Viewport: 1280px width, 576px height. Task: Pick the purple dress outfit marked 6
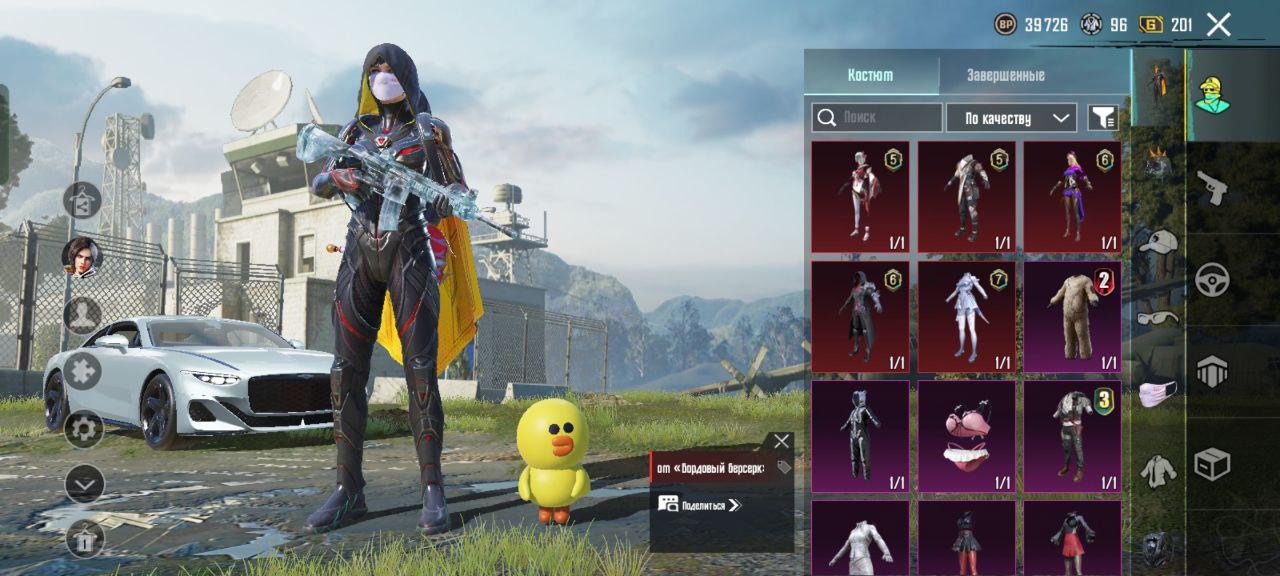[1073, 196]
